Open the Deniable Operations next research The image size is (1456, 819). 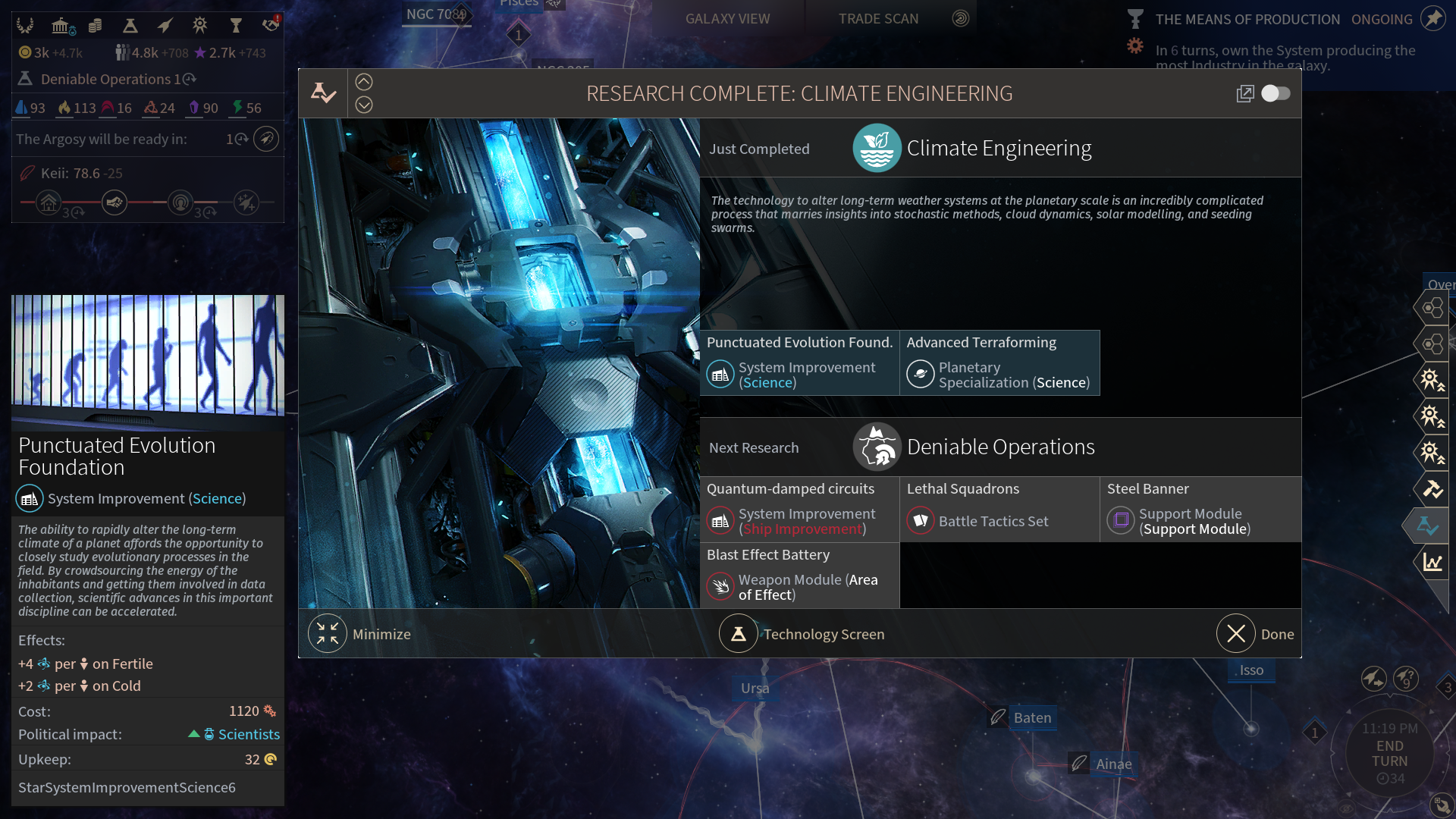click(1000, 447)
